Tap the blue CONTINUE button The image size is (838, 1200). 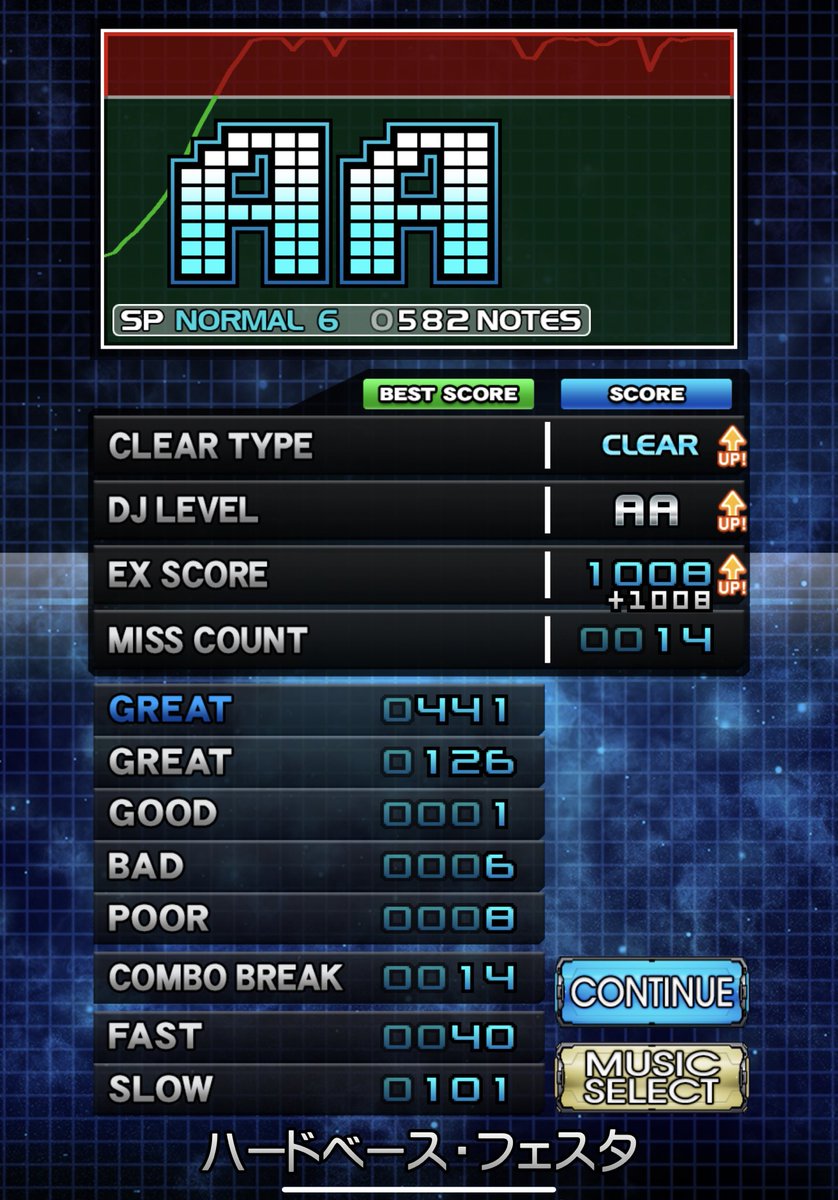pos(651,992)
